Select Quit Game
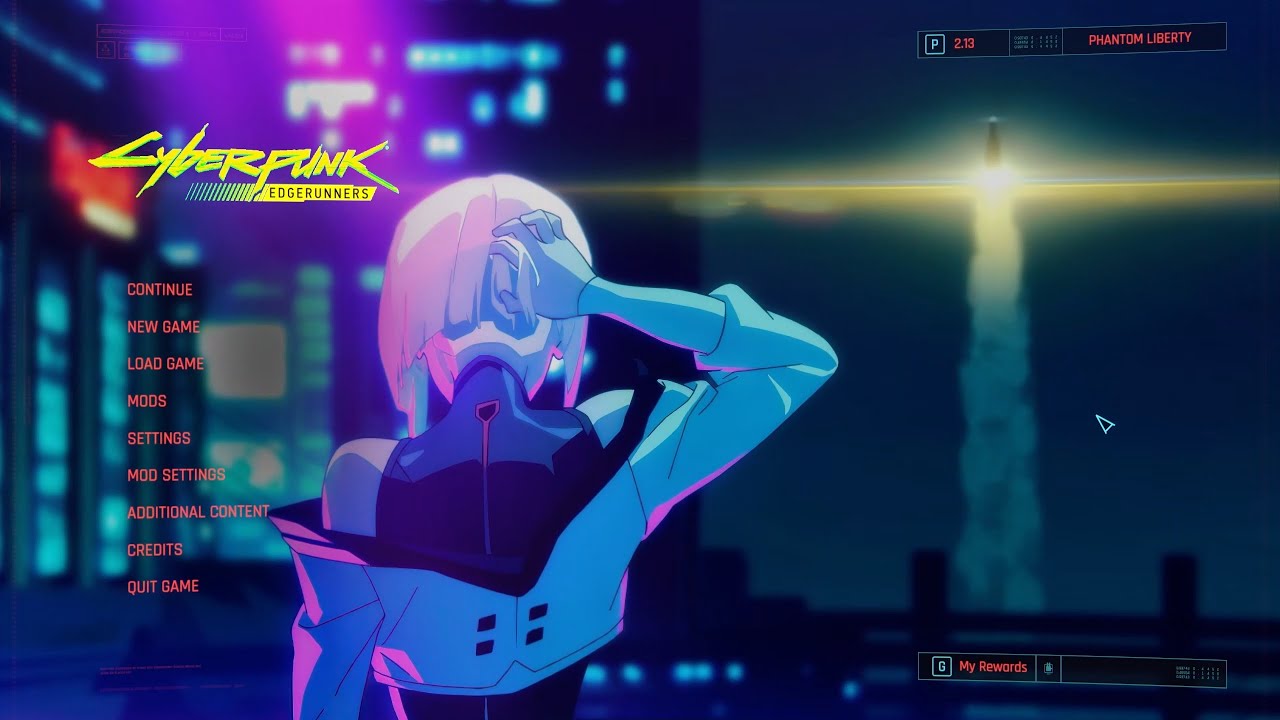Image resolution: width=1280 pixels, height=720 pixels. [161, 585]
